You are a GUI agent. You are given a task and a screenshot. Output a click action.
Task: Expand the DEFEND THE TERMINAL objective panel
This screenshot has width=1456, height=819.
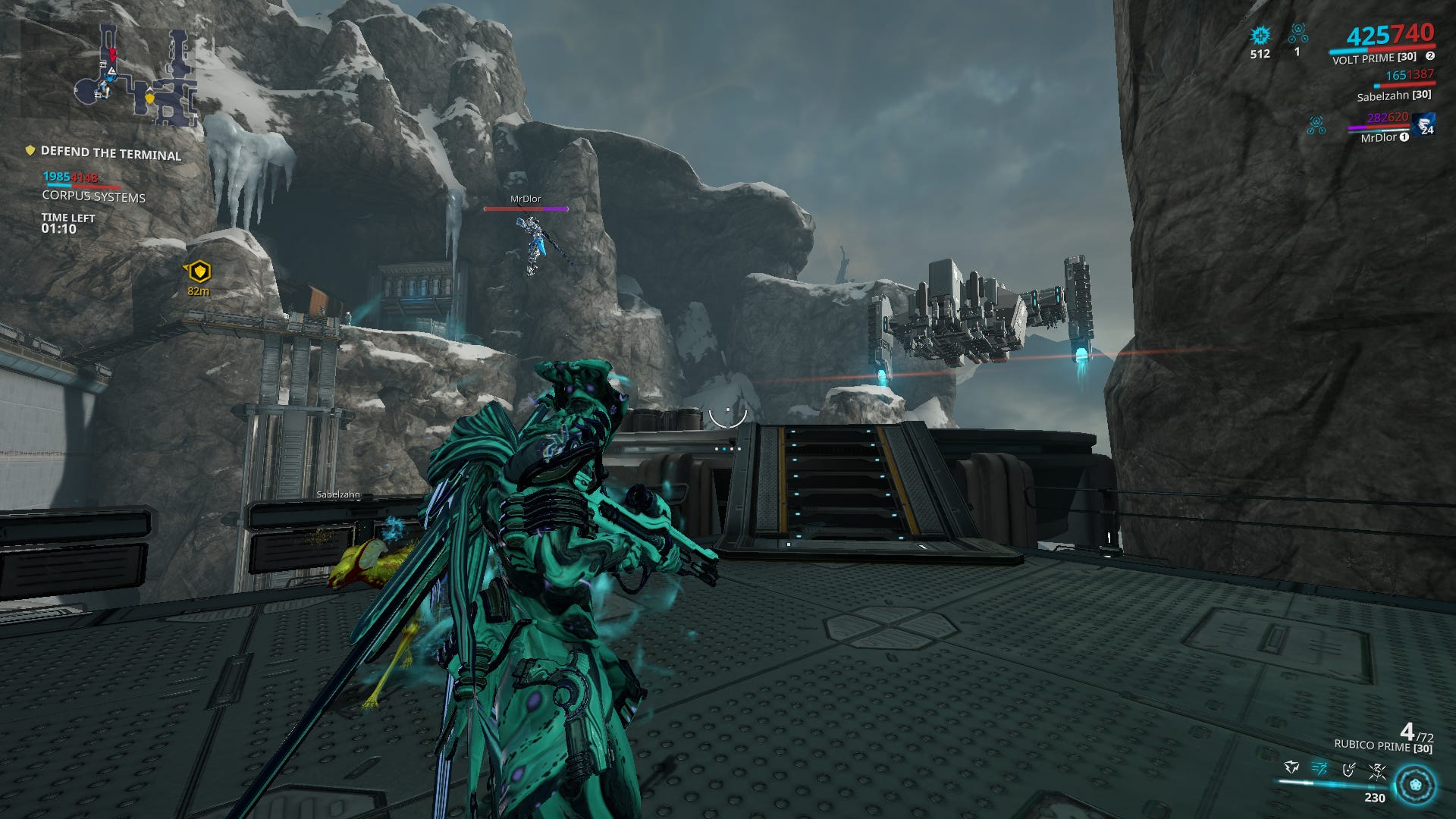click(111, 154)
